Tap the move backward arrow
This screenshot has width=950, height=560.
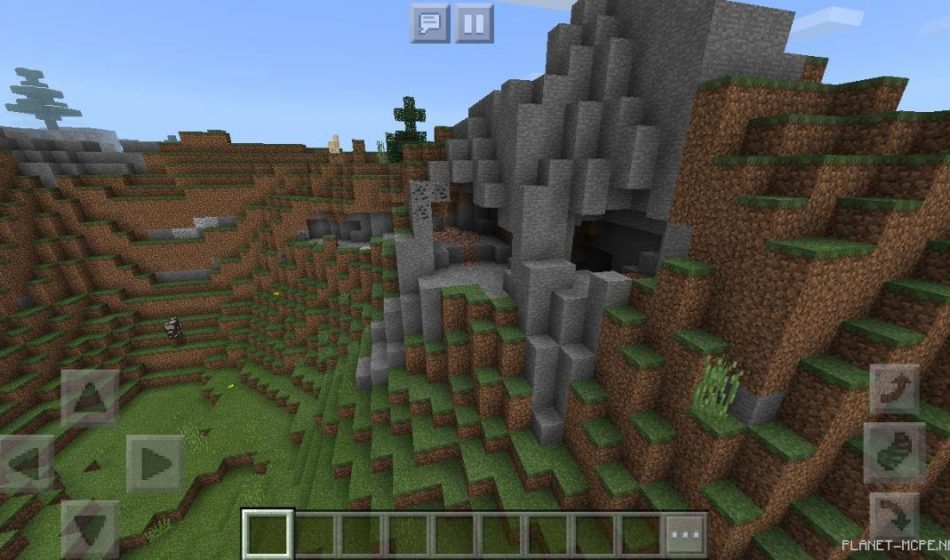tap(90, 528)
